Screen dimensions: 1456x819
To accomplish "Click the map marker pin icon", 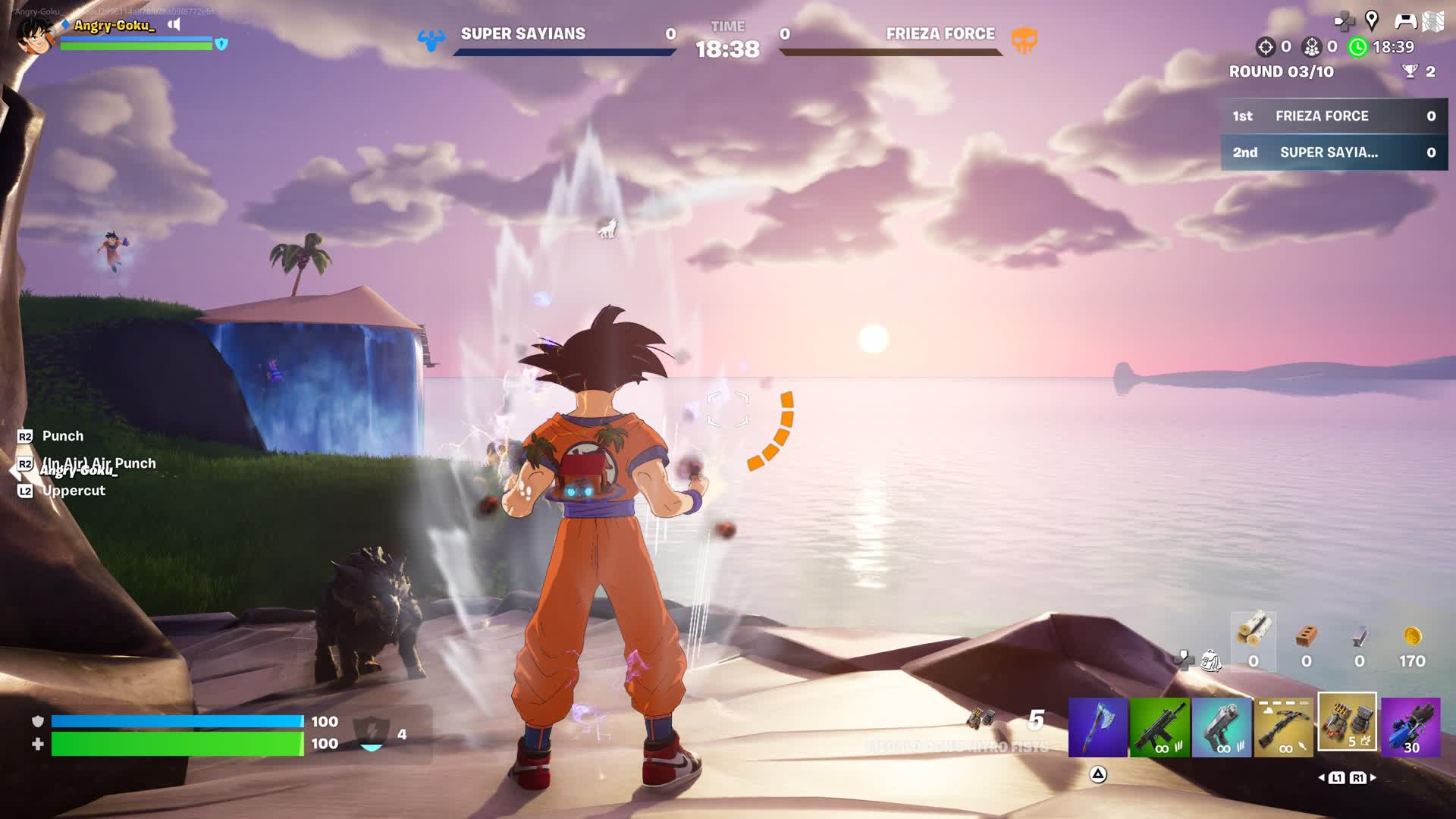I will coord(1372,20).
